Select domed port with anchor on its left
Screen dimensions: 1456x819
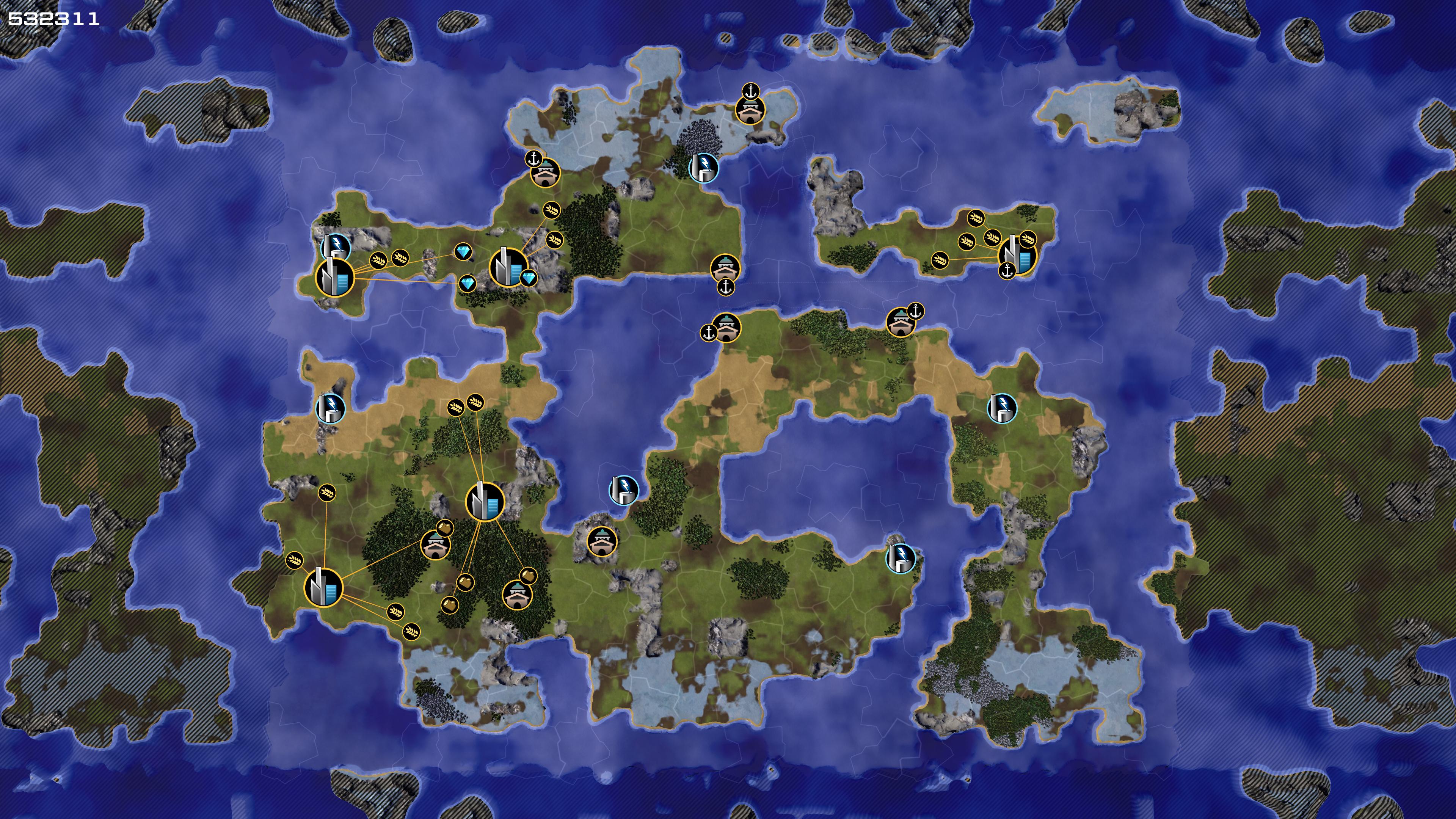[x=726, y=327]
